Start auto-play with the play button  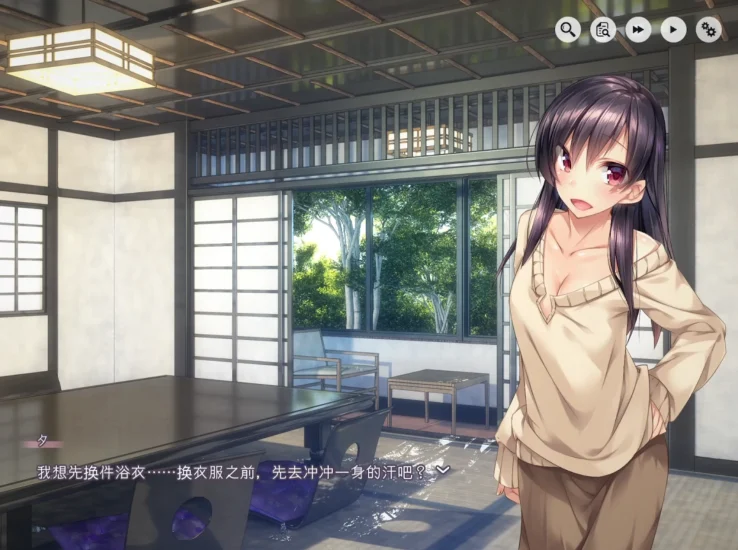674,30
